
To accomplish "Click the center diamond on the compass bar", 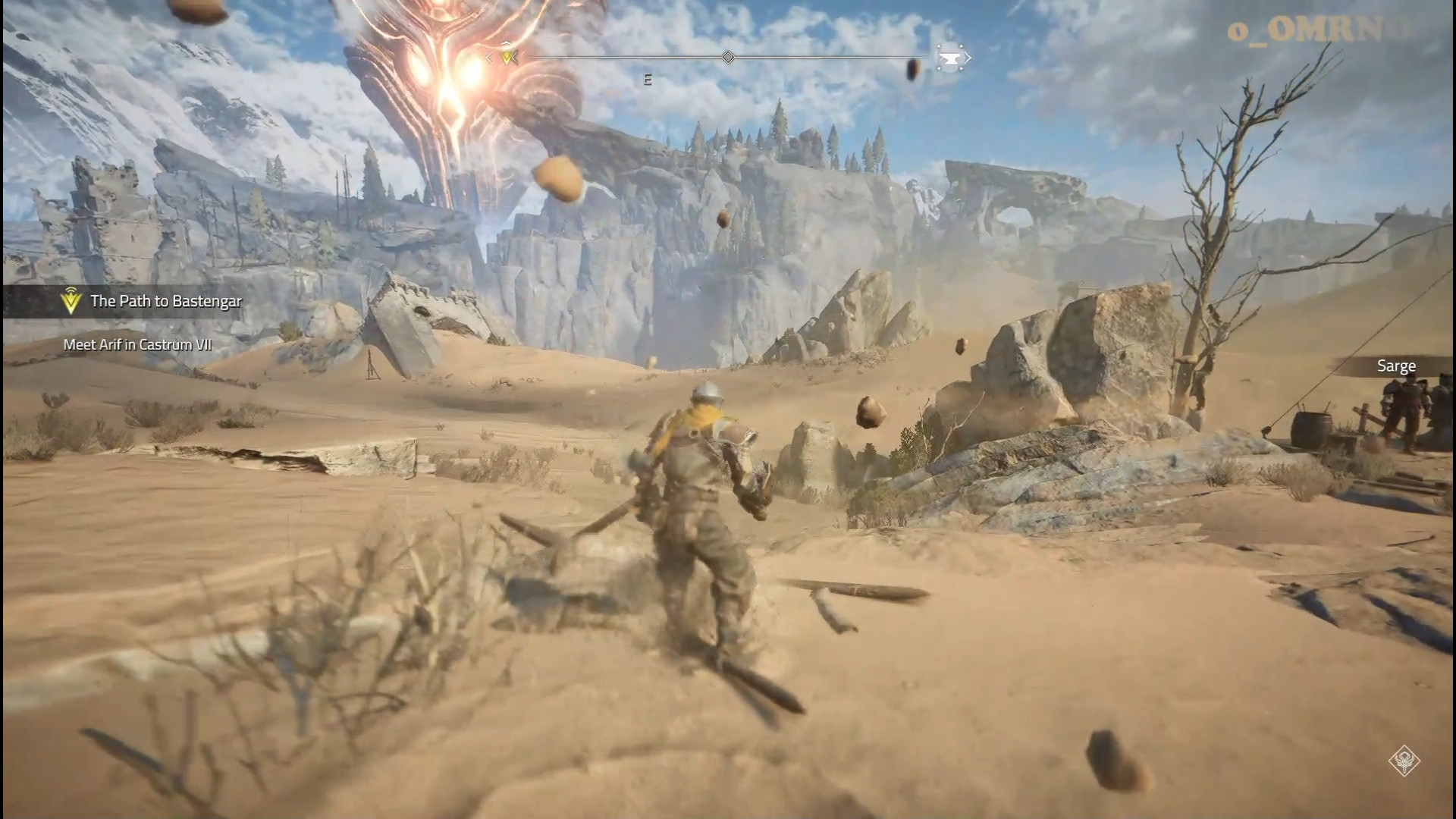I will [728, 58].
